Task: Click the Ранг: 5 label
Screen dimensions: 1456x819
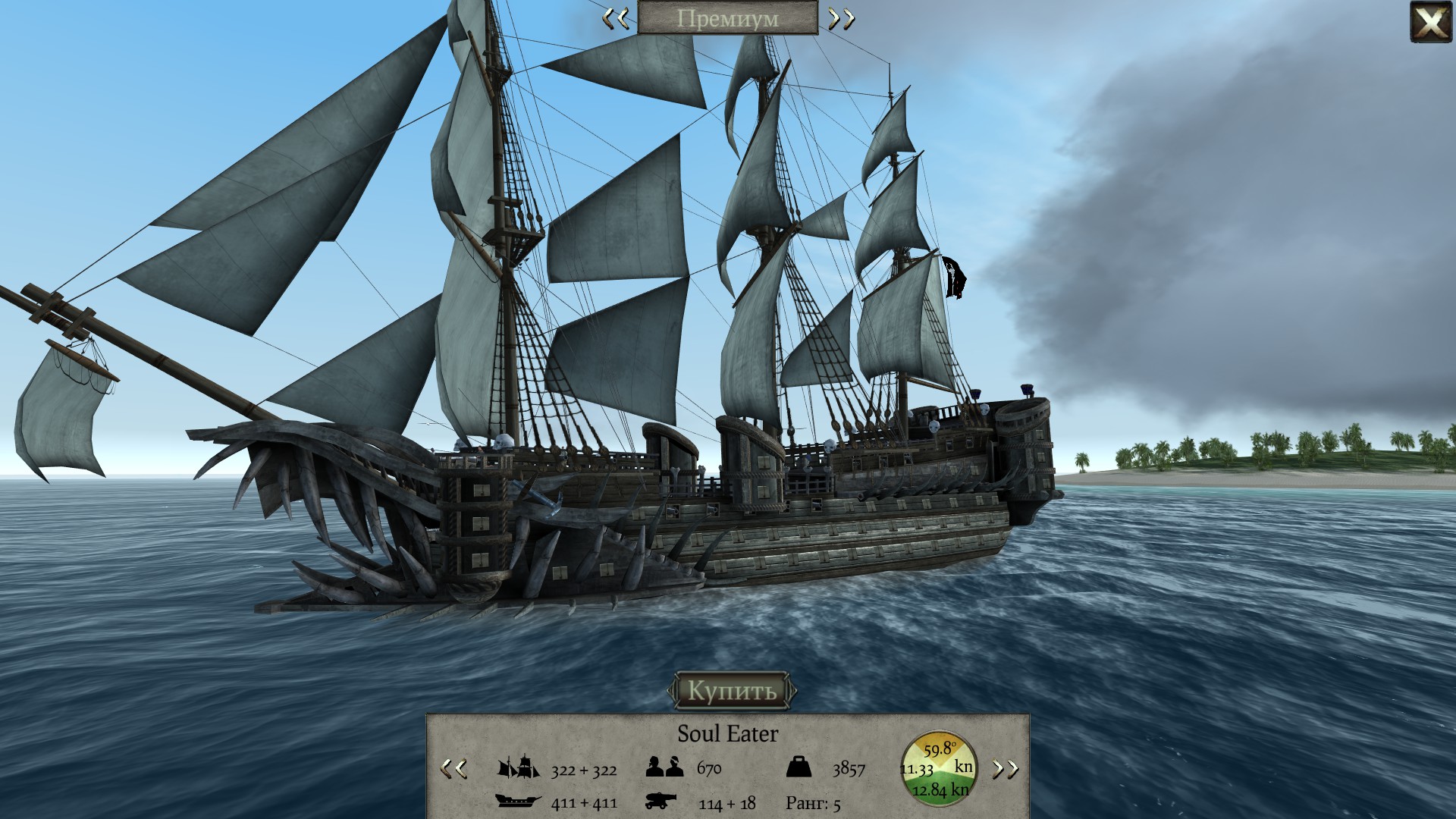Action: click(812, 802)
